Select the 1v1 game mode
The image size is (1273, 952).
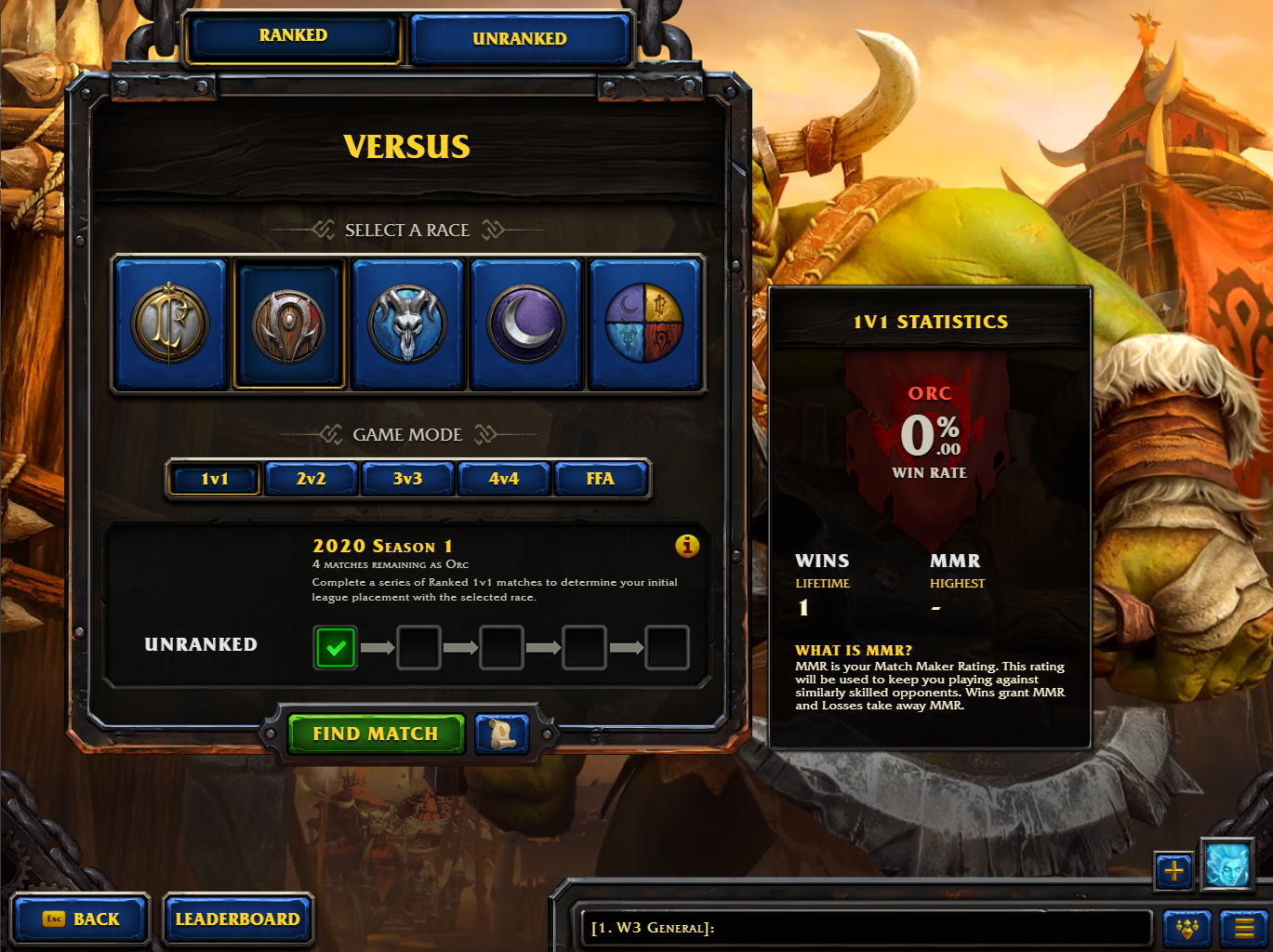click(215, 479)
